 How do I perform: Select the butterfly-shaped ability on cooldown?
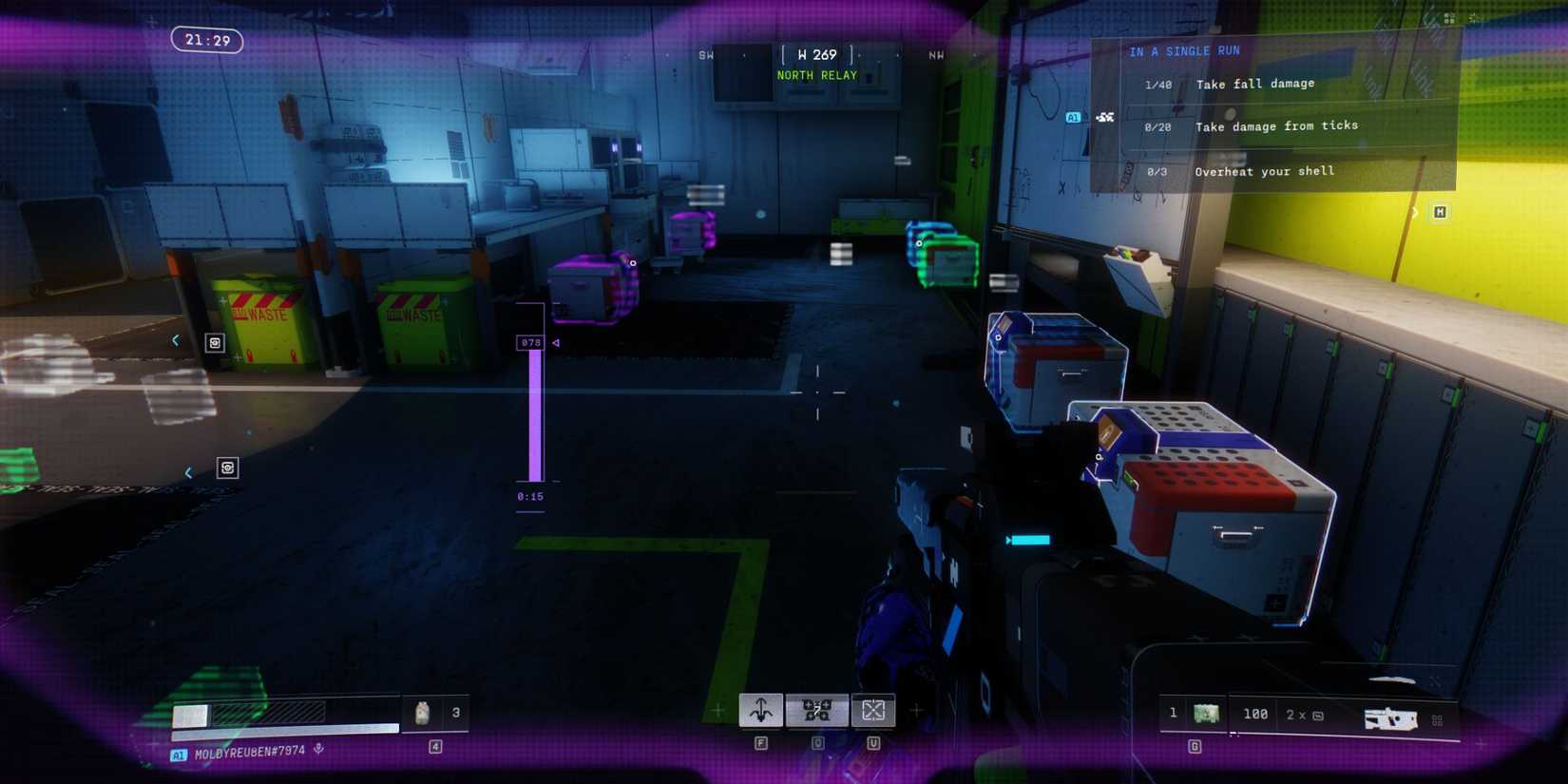[817, 710]
